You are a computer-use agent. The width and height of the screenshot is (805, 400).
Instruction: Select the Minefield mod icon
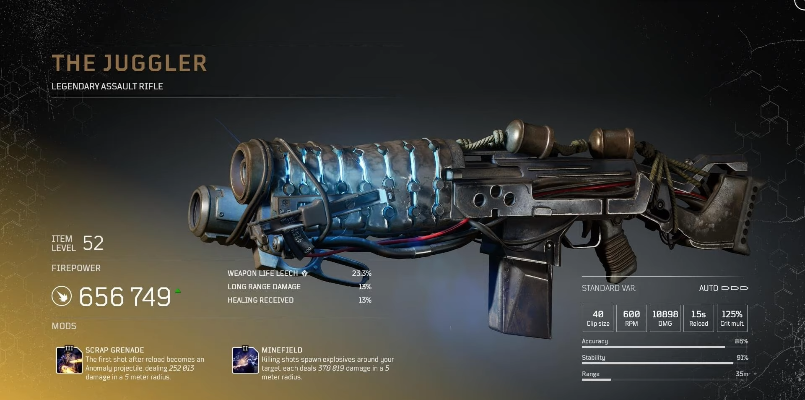246,359
